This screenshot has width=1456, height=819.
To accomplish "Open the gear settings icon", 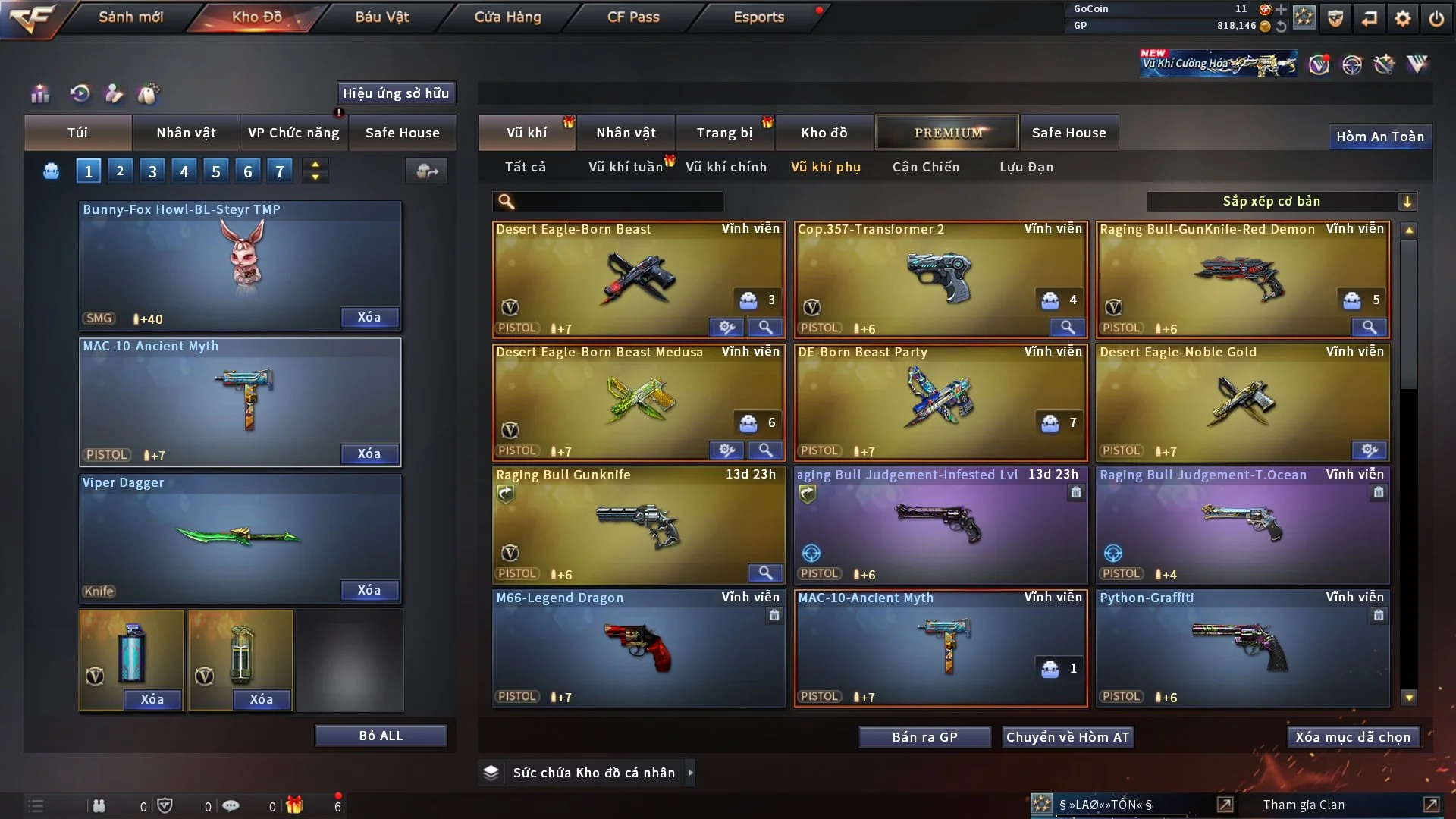I will (1402, 18).
